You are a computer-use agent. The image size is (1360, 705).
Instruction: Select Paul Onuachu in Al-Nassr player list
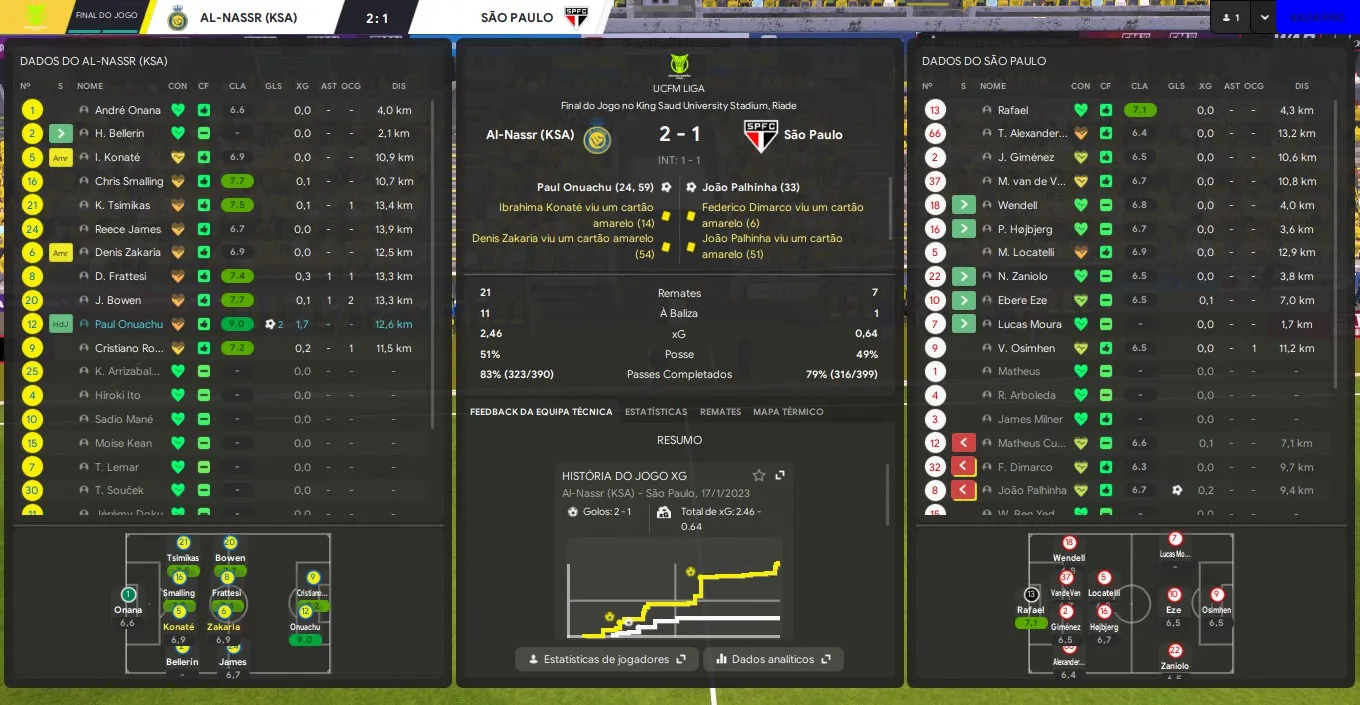point(129,324)
